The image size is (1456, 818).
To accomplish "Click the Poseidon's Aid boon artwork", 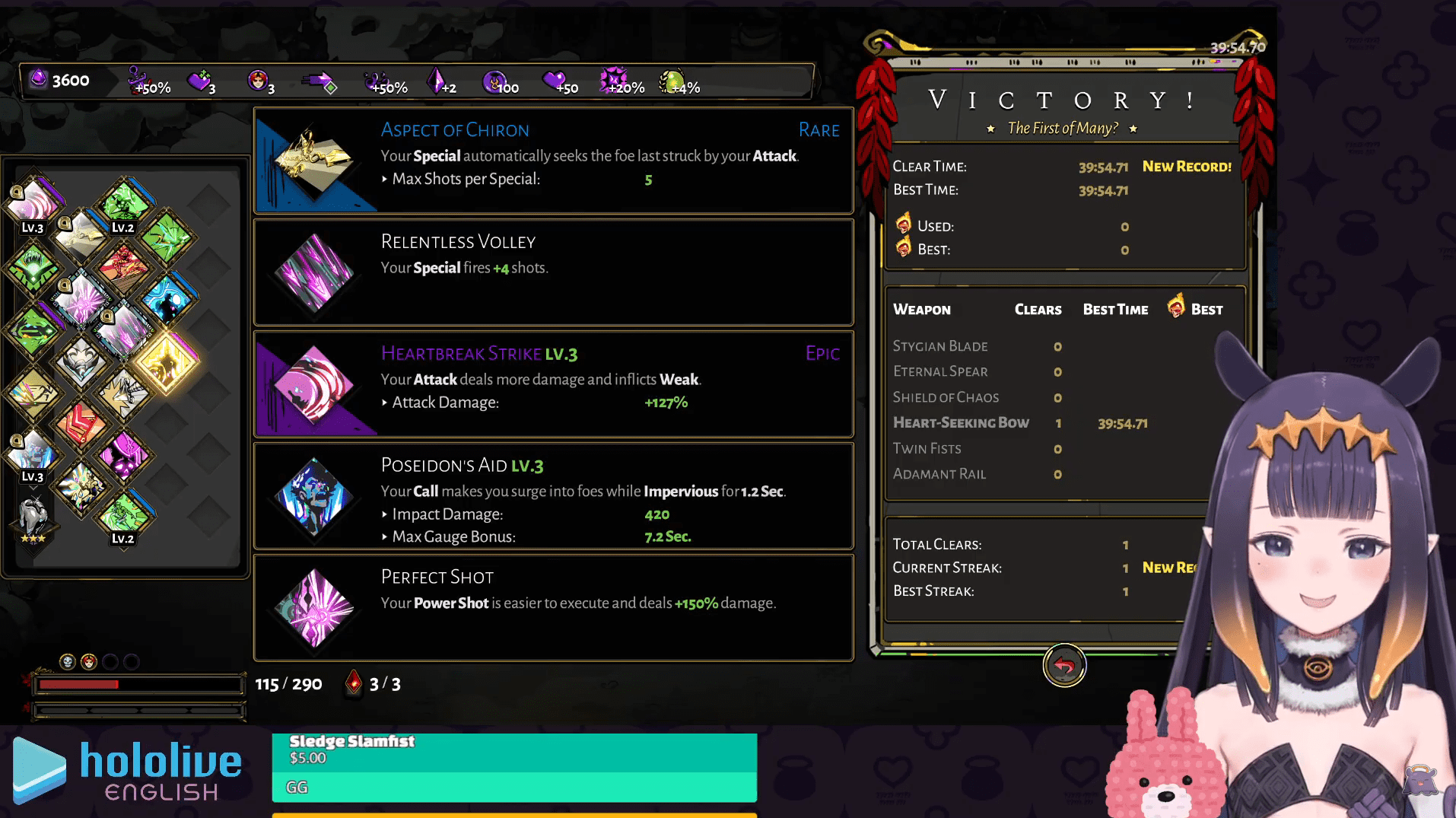I will (316, 498).
